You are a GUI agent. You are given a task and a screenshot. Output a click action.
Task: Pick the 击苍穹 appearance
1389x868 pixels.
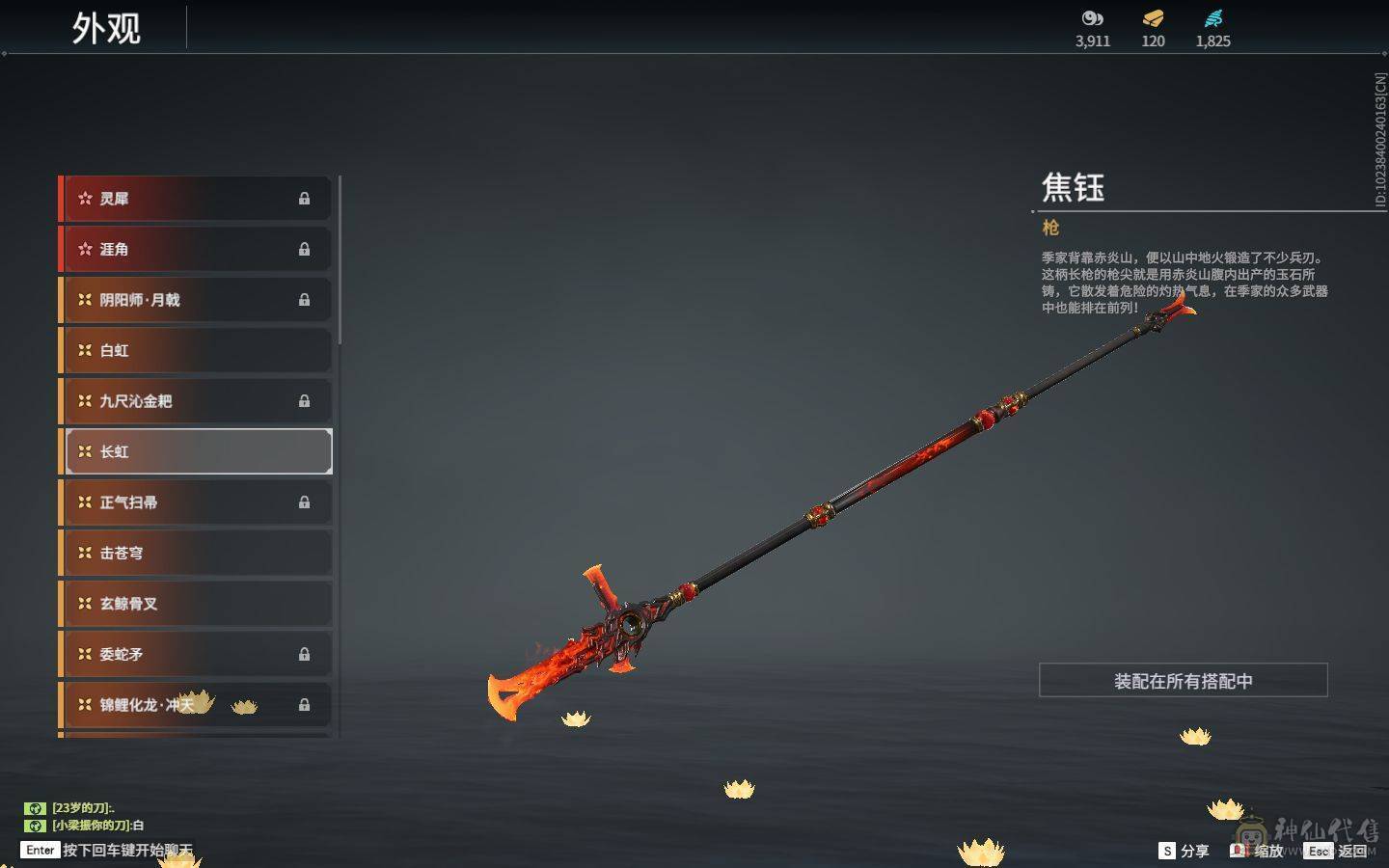pyautogui.click(x=196, y=553)
